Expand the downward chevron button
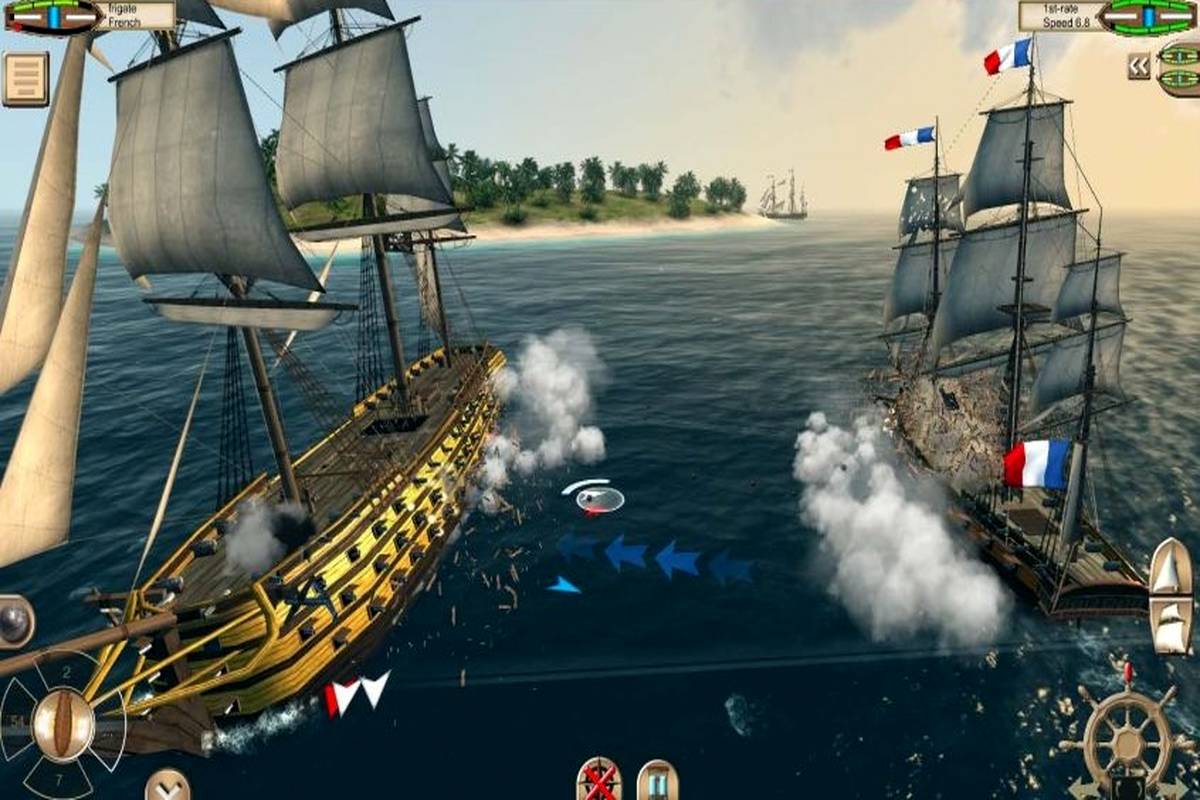The height and width of the screenshot is (800, 1200). click(167, 785)
